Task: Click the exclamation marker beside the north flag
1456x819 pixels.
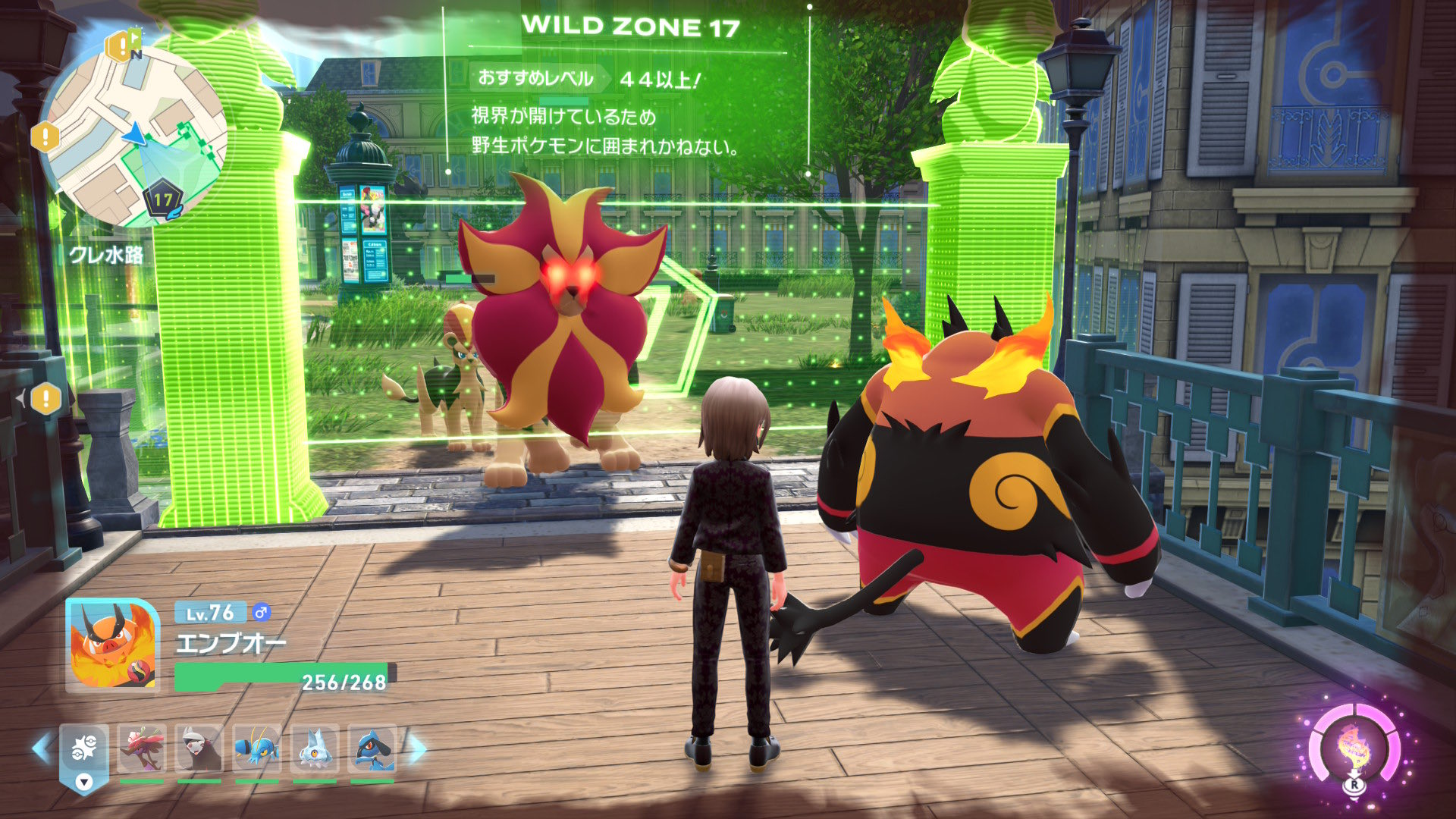Action: (119, 47)
